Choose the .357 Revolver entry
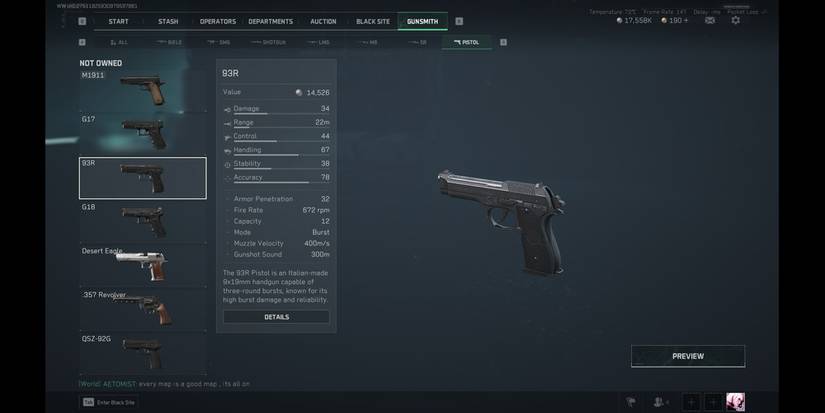This screenshot has width=825, height=413. (x=143, y=308)
